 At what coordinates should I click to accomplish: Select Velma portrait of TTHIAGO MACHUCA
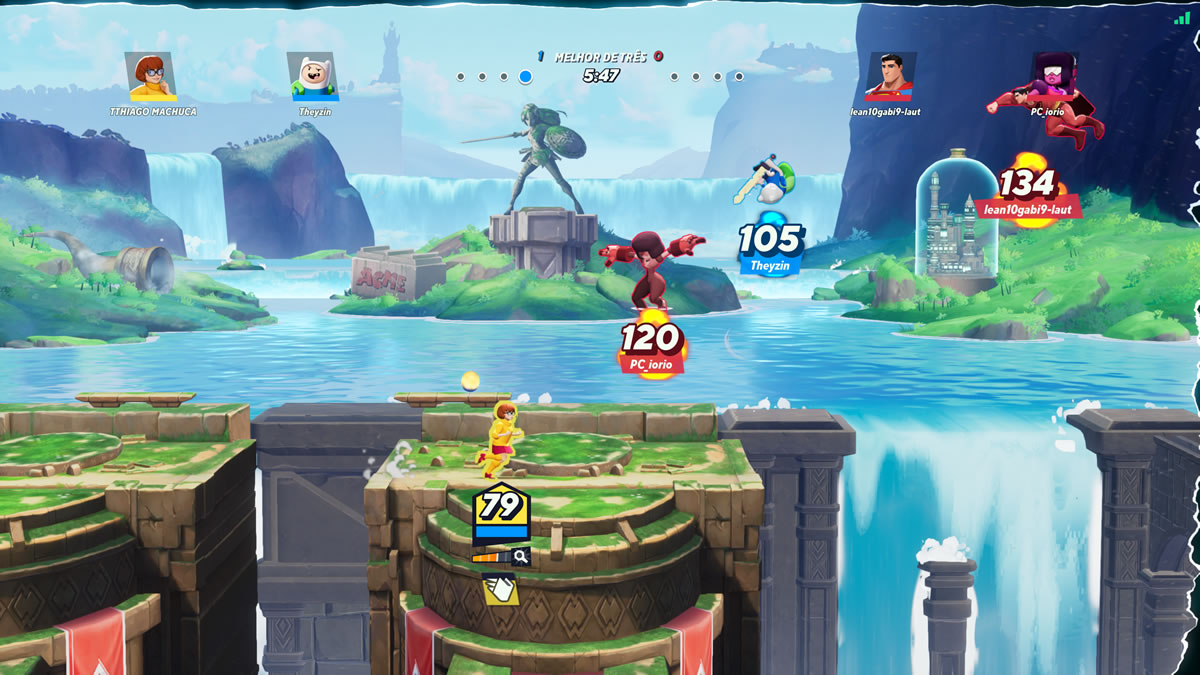pyautogui.click(x=151, y=77)
